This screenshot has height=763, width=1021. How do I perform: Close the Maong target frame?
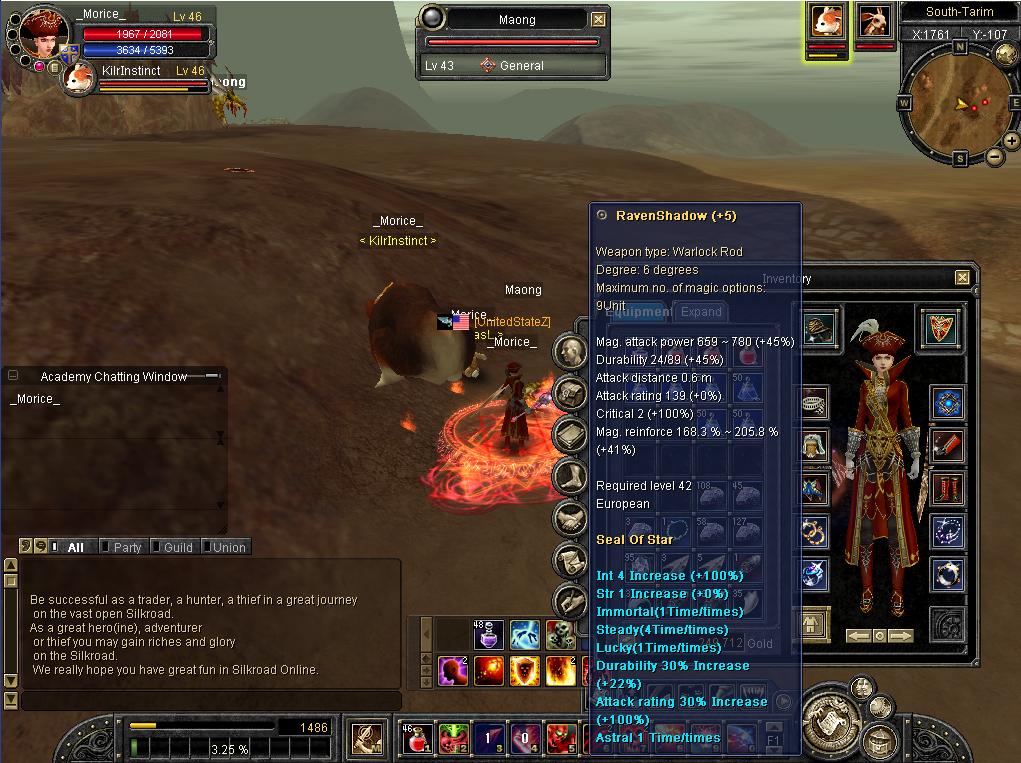[x=598, y=19]
